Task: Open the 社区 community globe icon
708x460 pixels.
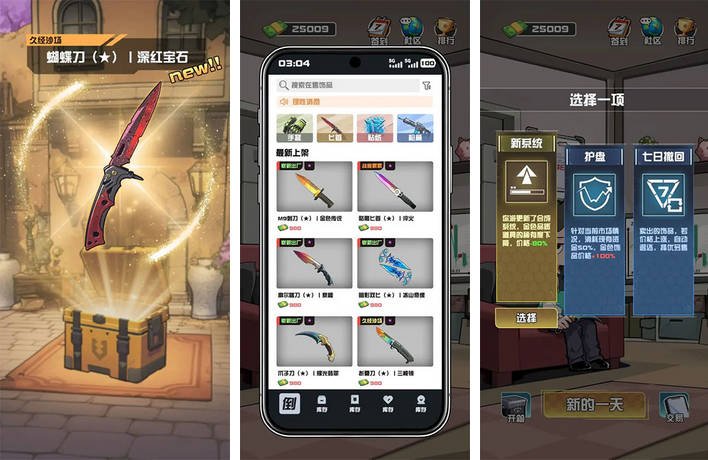Action: click(650, 30)
